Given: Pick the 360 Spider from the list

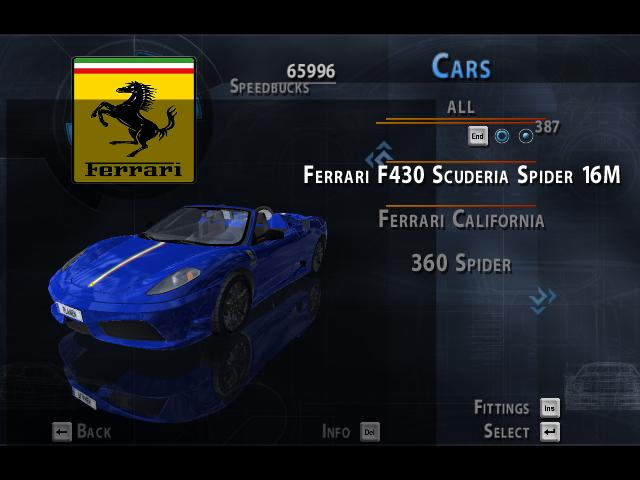Looking at the screenshot, I should [461, 264].
